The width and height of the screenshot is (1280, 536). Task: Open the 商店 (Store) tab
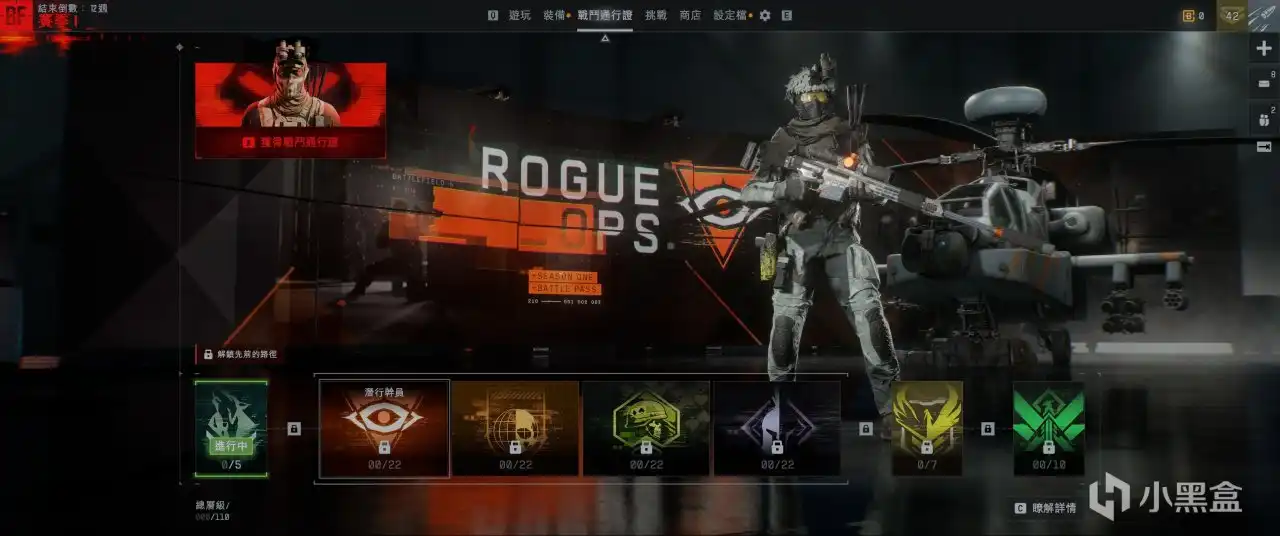pos(690,15)
